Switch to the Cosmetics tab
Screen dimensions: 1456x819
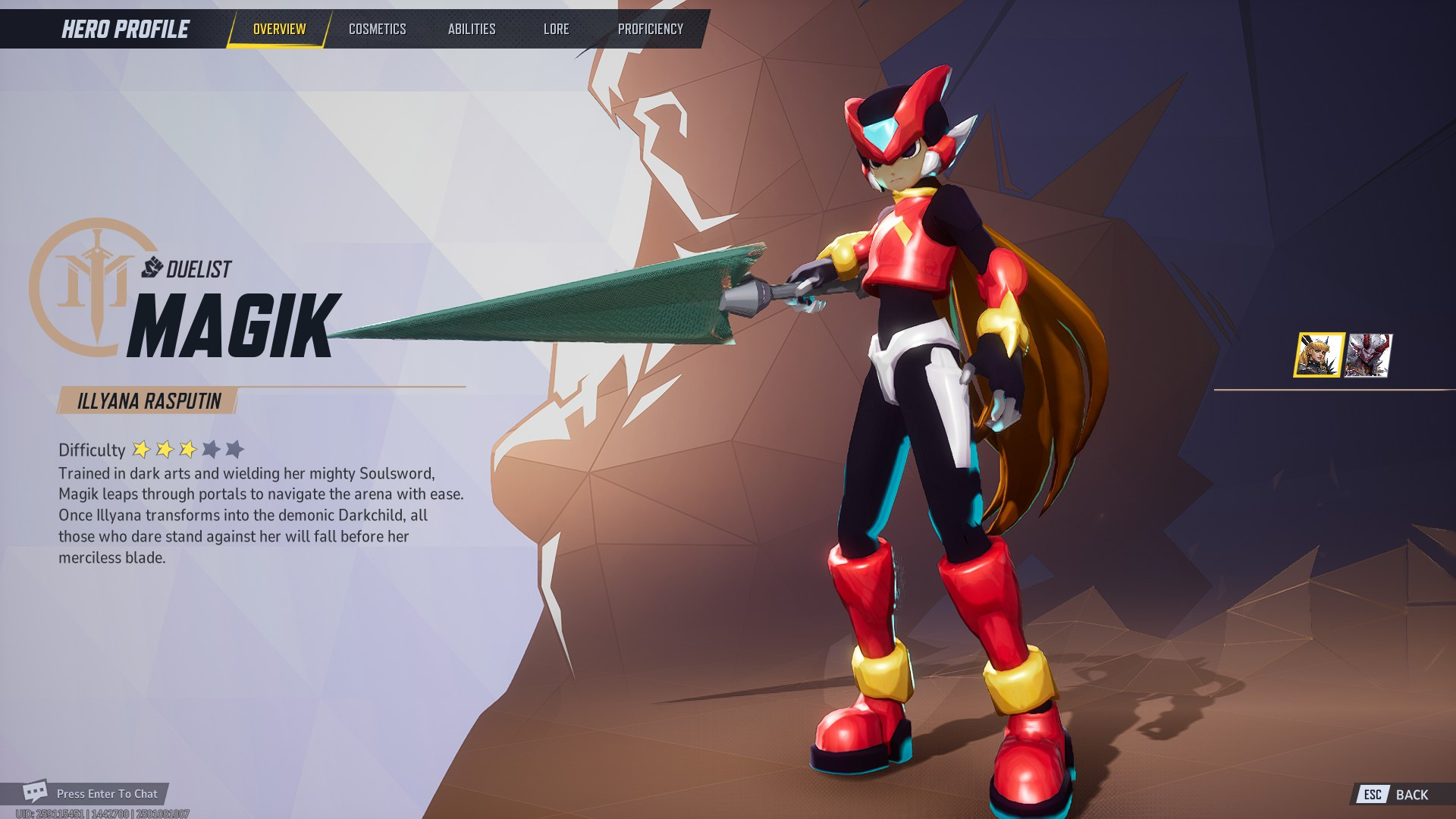[377, 29]
